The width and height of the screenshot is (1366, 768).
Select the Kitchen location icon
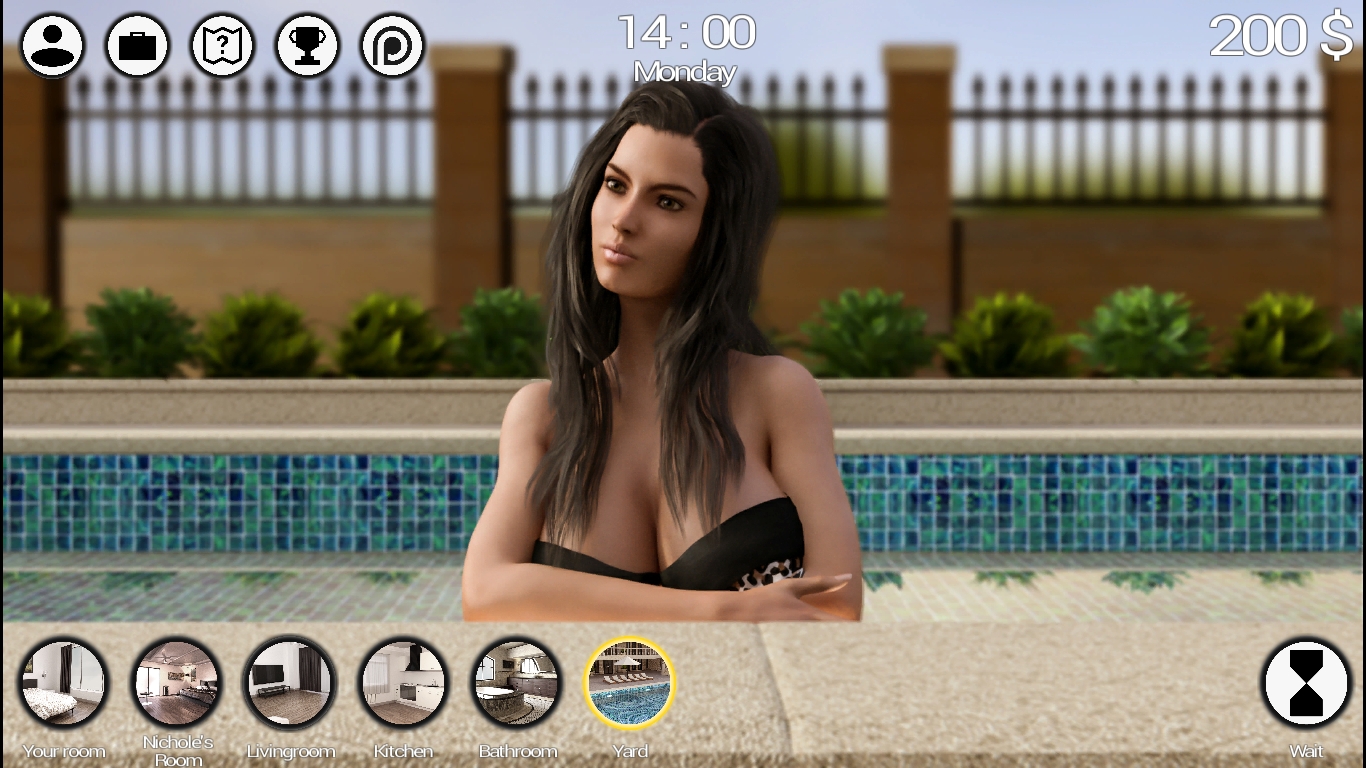pos(403,683)
